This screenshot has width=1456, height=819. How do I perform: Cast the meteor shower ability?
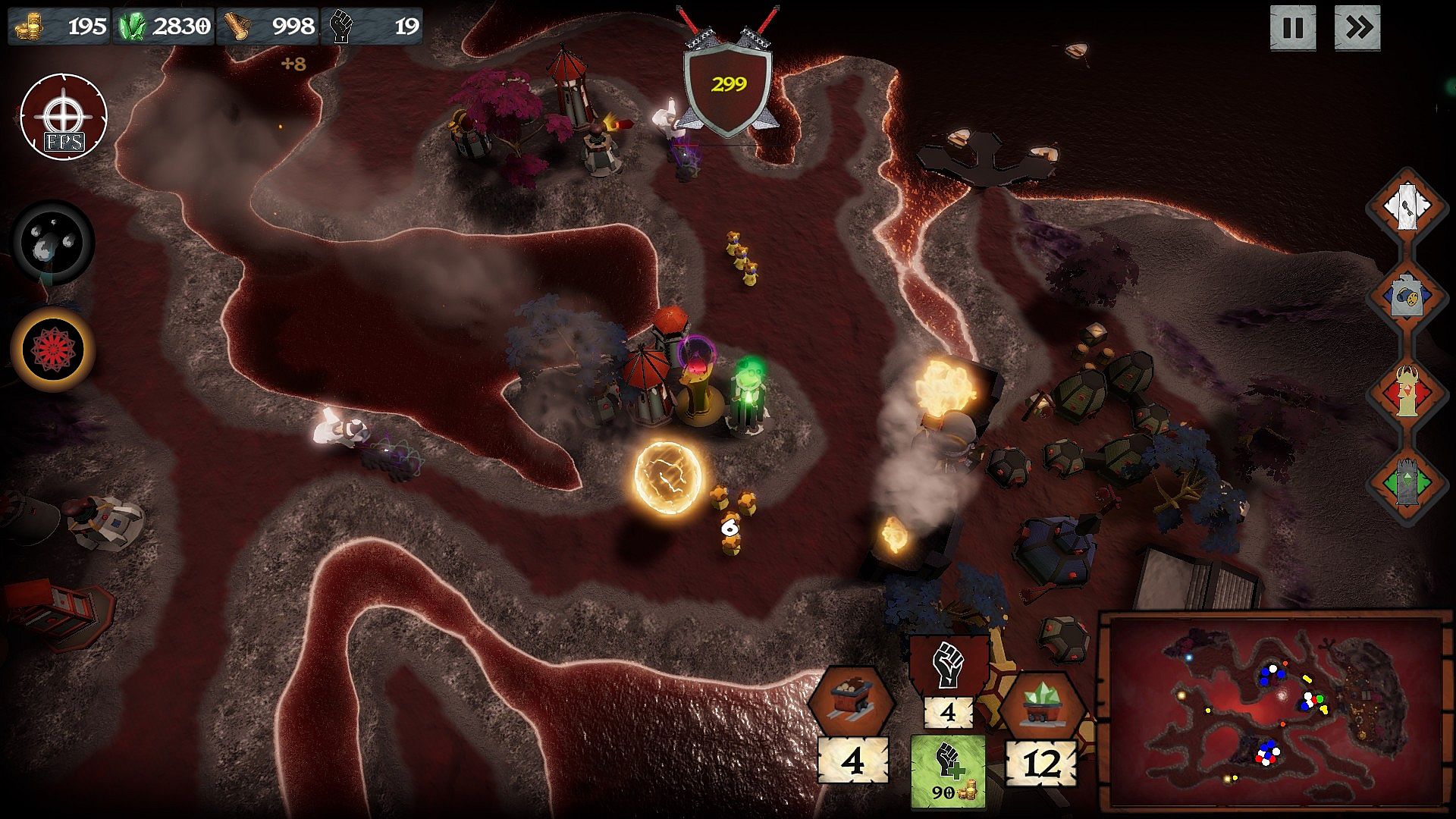pos(53,243)
